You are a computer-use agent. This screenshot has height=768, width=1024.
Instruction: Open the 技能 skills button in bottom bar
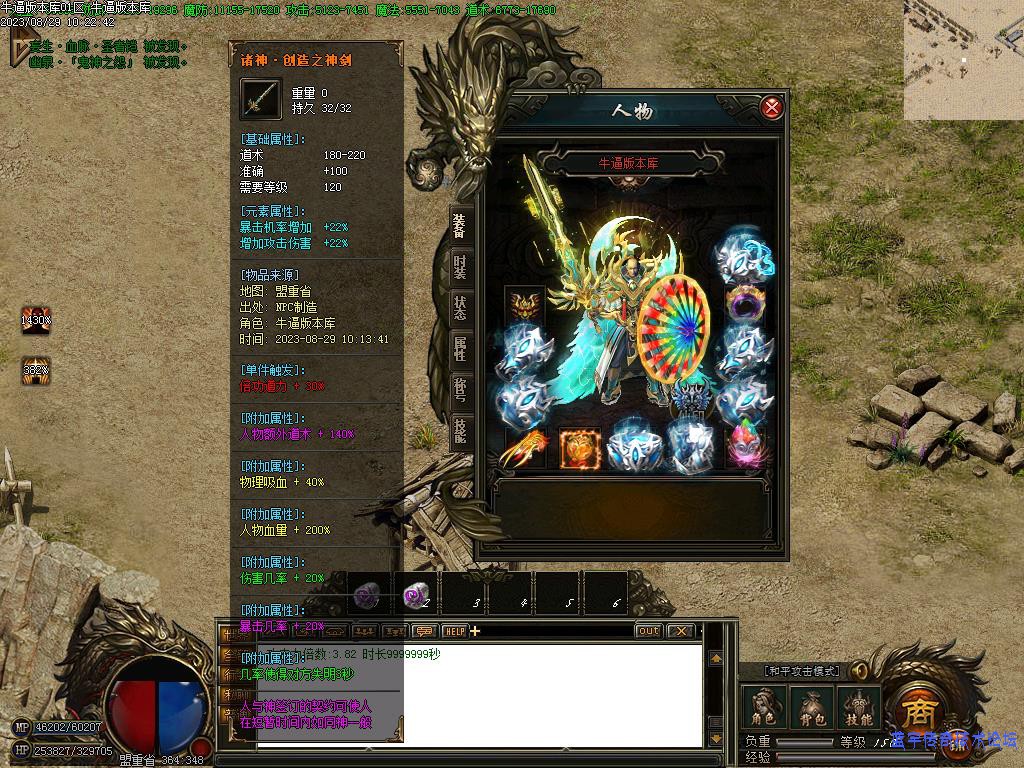point(859,708)
